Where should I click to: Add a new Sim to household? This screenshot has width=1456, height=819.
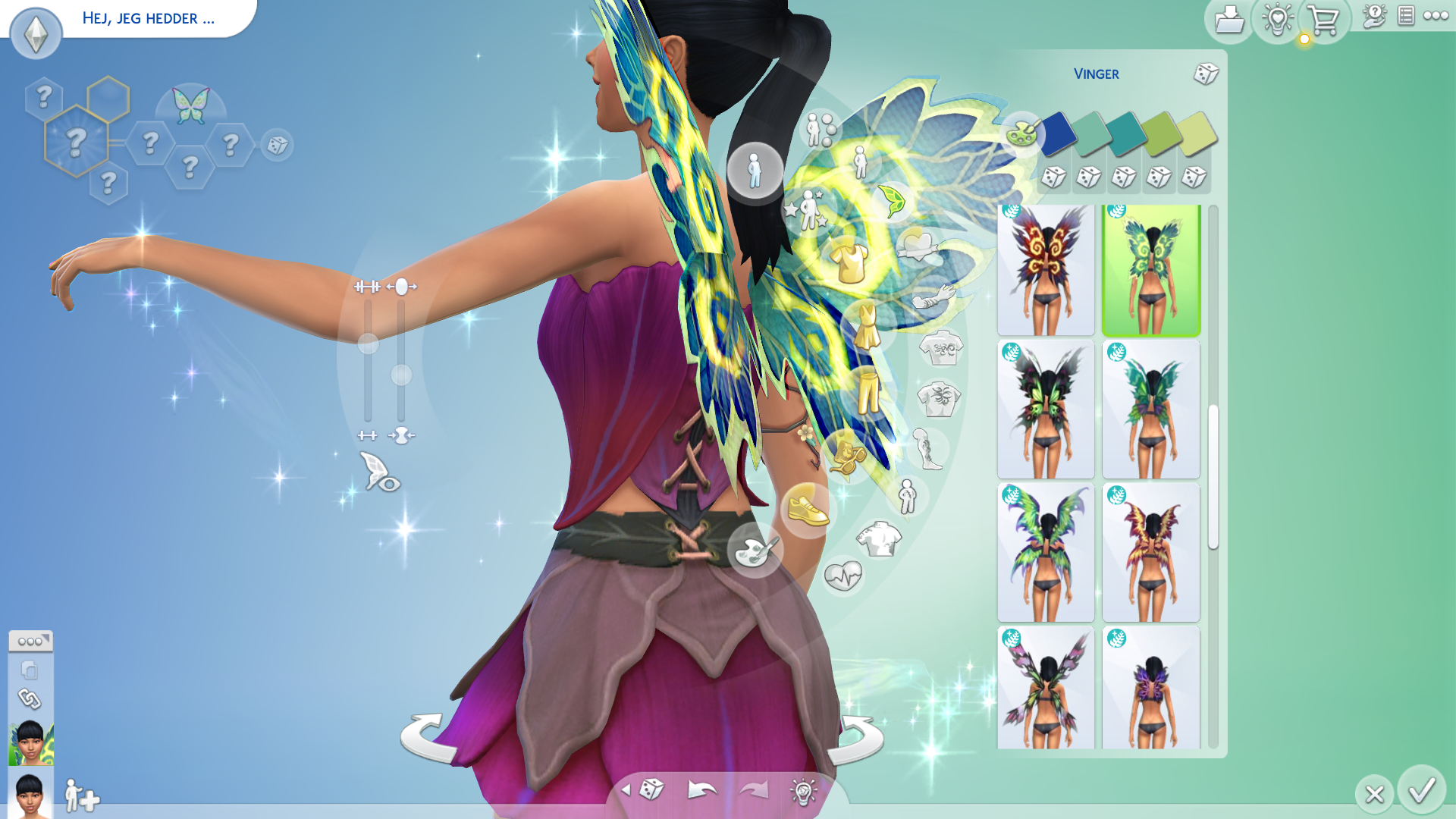(82, 795)
